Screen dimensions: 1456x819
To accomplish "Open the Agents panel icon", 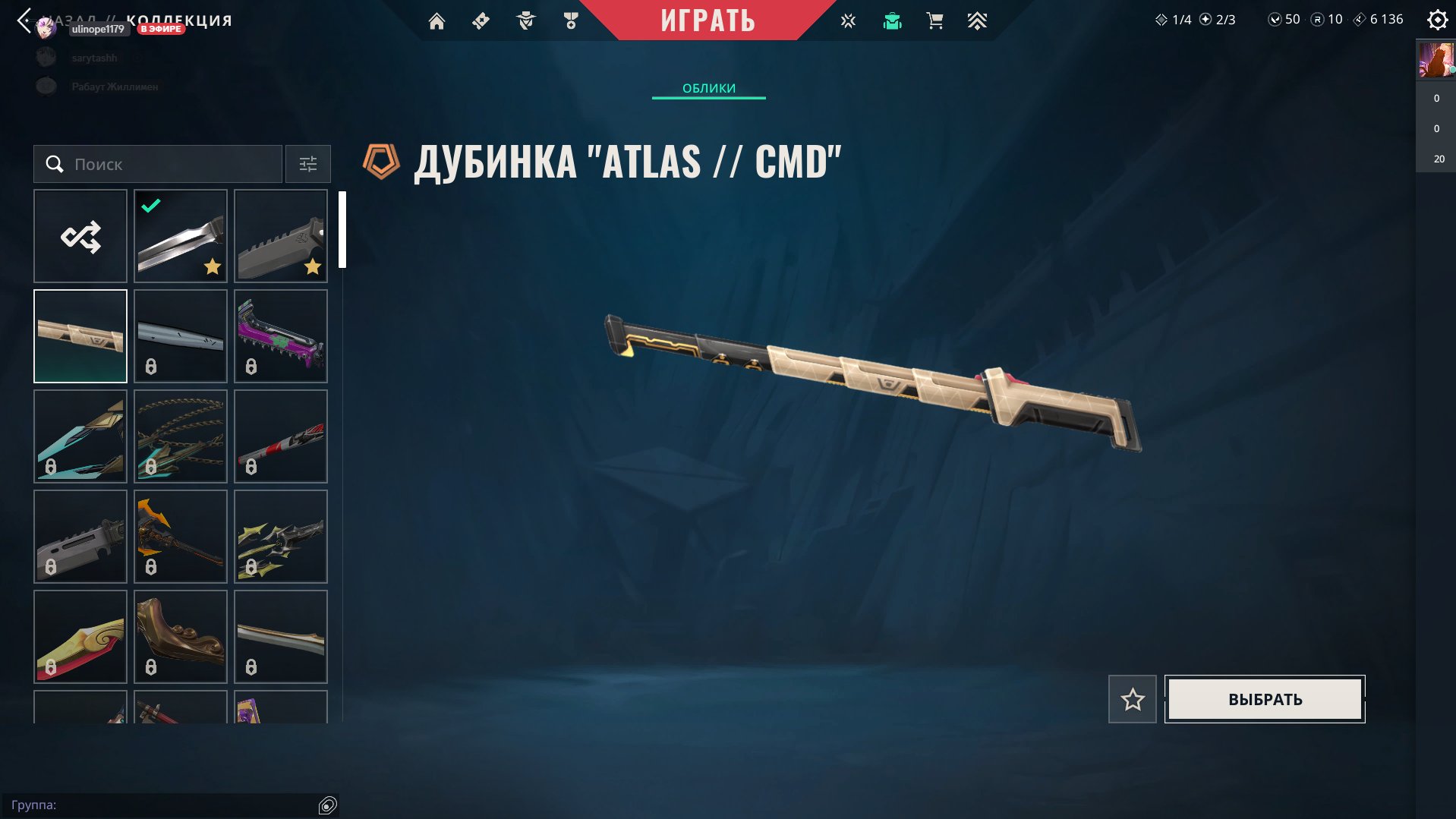I will click(525, 20).
